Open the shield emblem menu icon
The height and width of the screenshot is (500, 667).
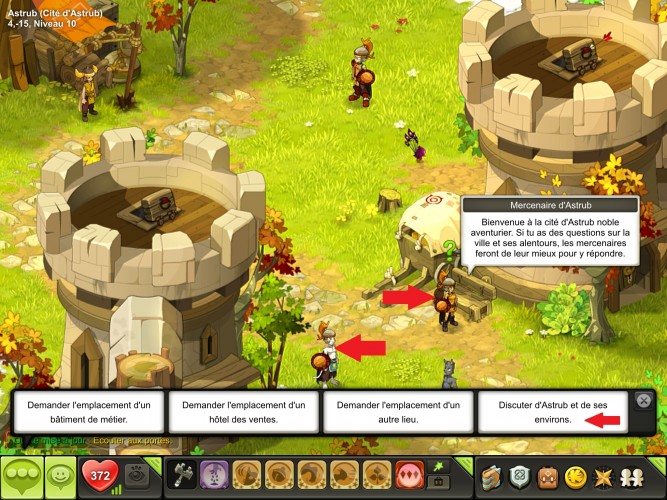(x=519, y=476)
